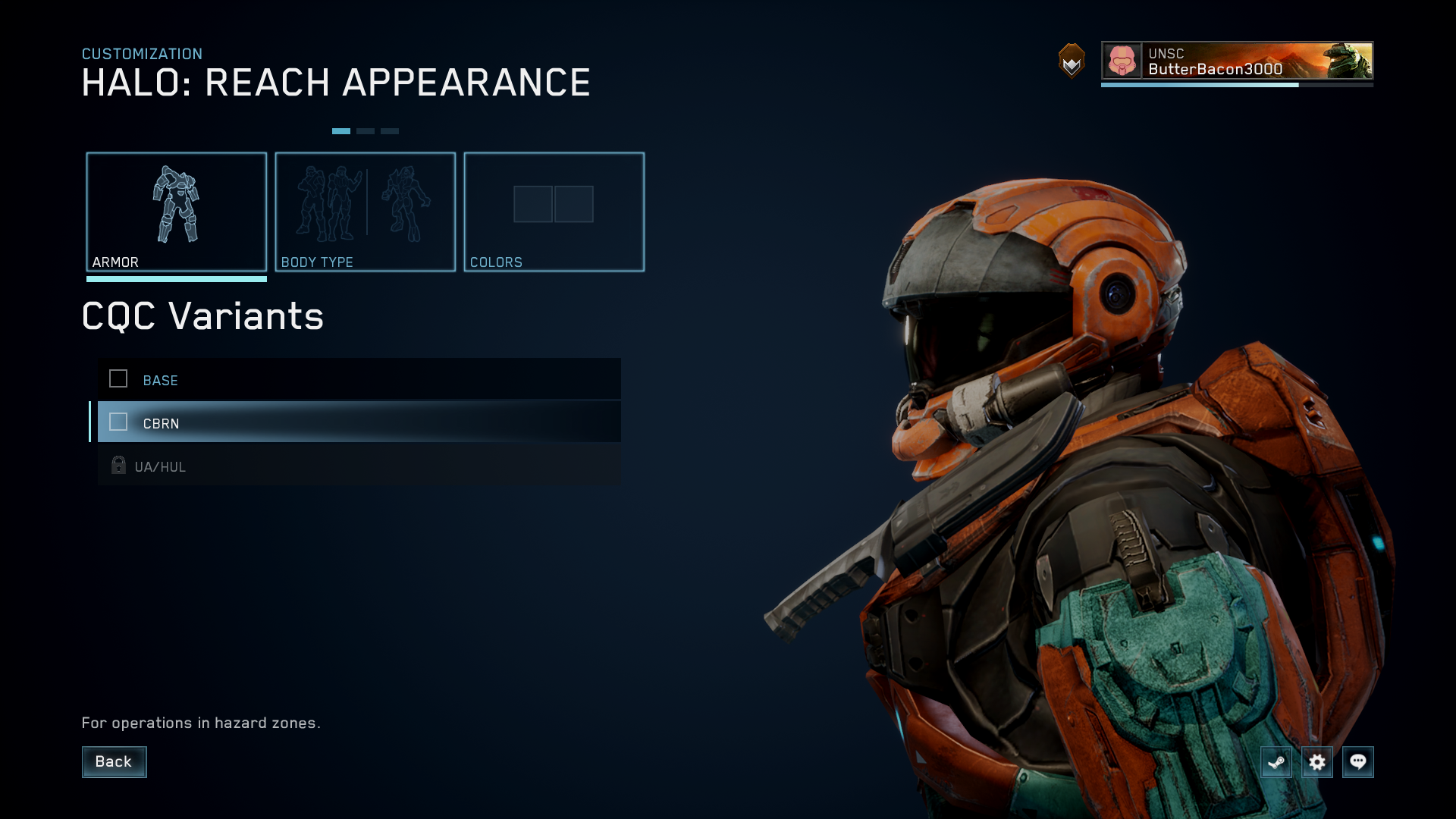Click the second page indicator dash
1456x819 pixels.
point(367,130)
